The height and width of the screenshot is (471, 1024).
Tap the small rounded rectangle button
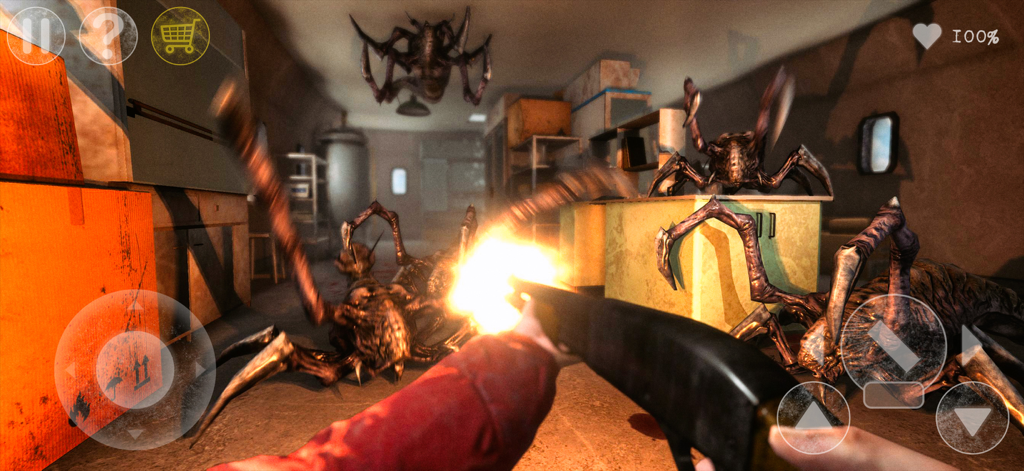[893, 395]
